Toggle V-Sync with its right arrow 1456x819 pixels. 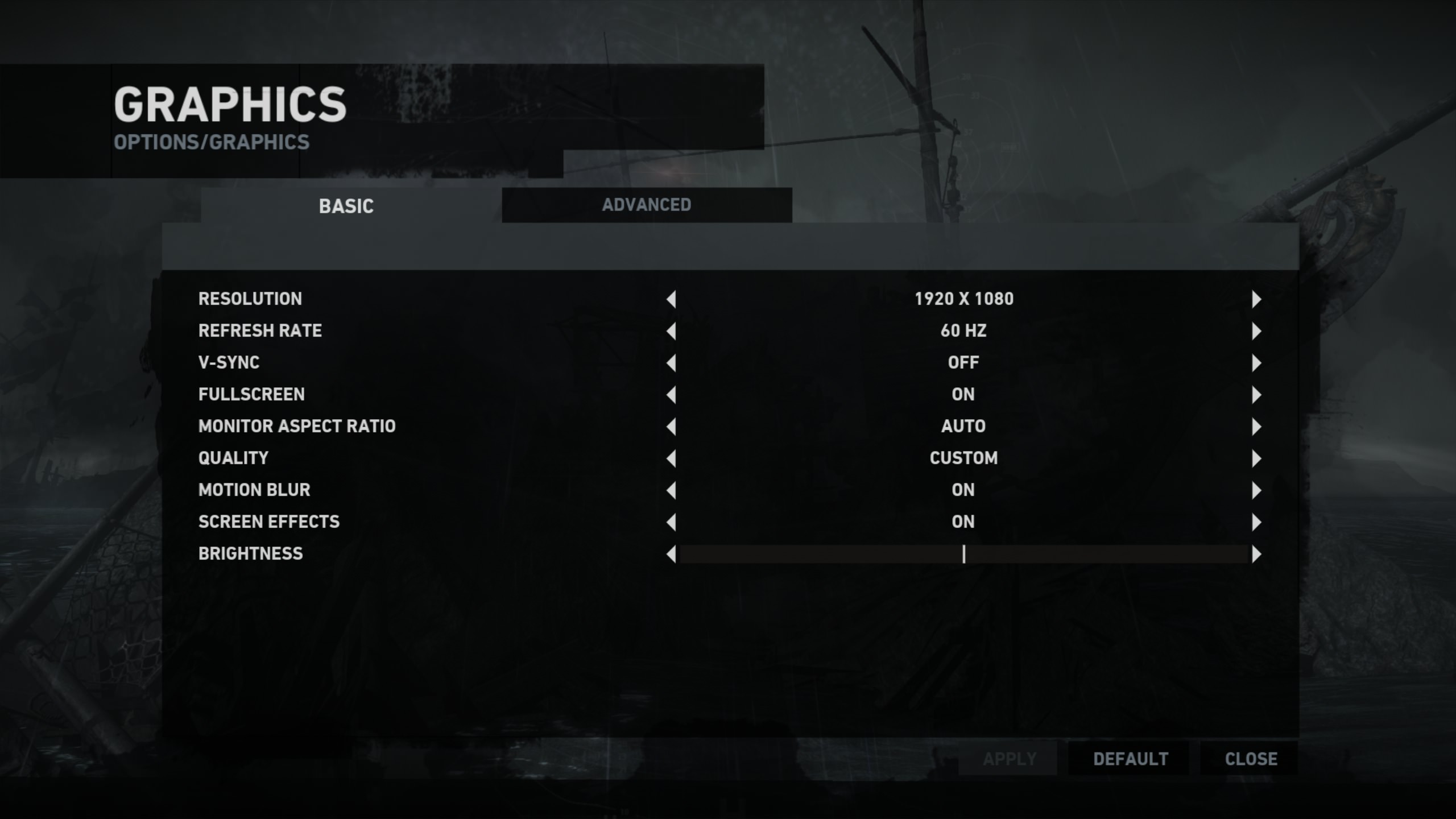[x=1256, y=363]
